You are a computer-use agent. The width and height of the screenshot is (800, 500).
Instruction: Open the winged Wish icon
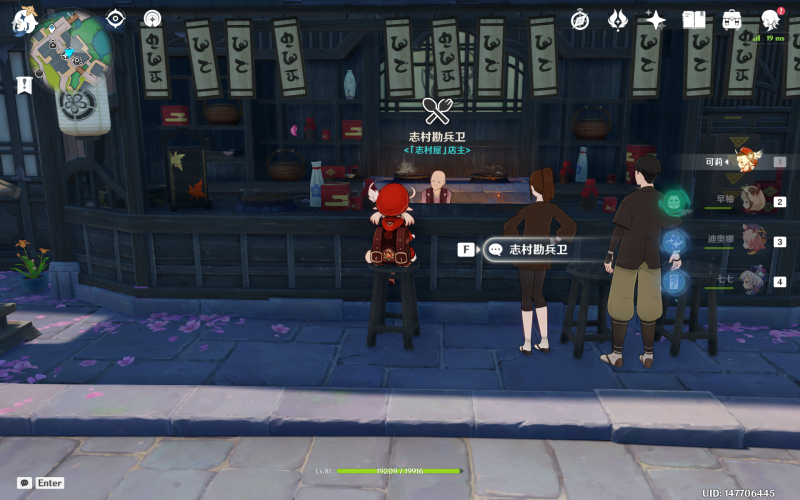[x=618, y=19]
